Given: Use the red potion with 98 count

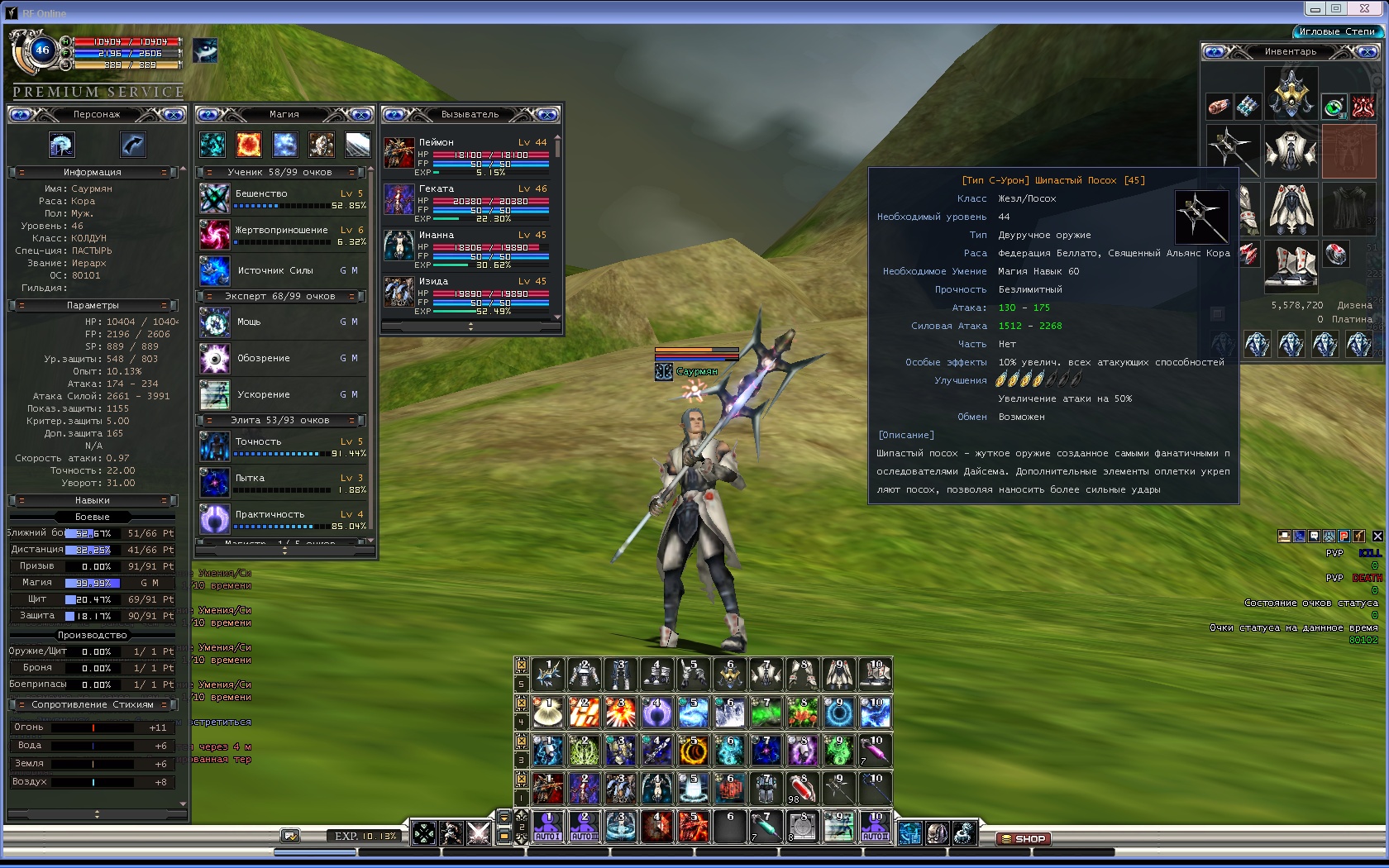Looking at the screenshot, I should [x=801, y=788].
